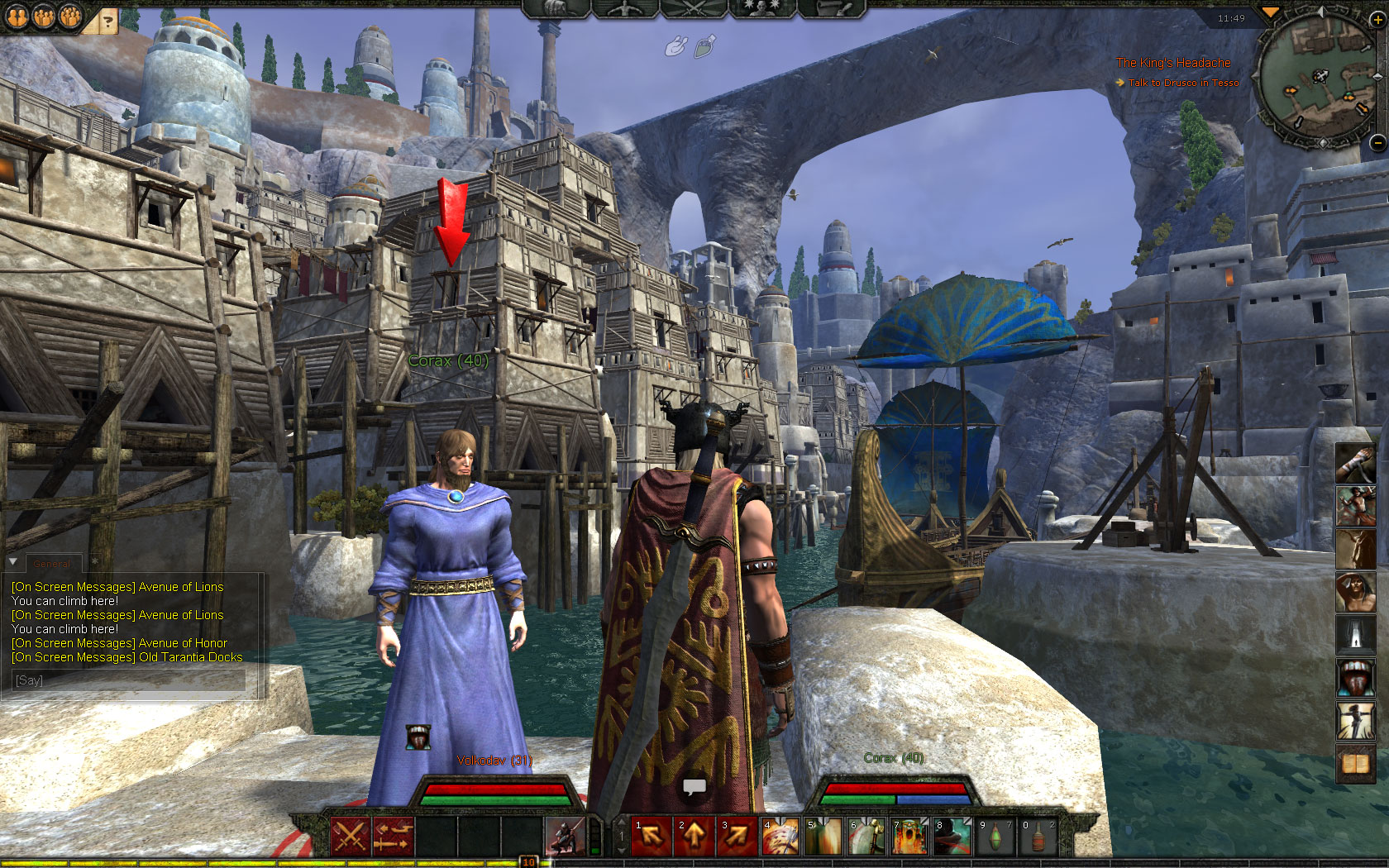The height and width of the screenshot is (868, 1389).
Task: Use the green potion in slot 9
Action: (995, 837)
